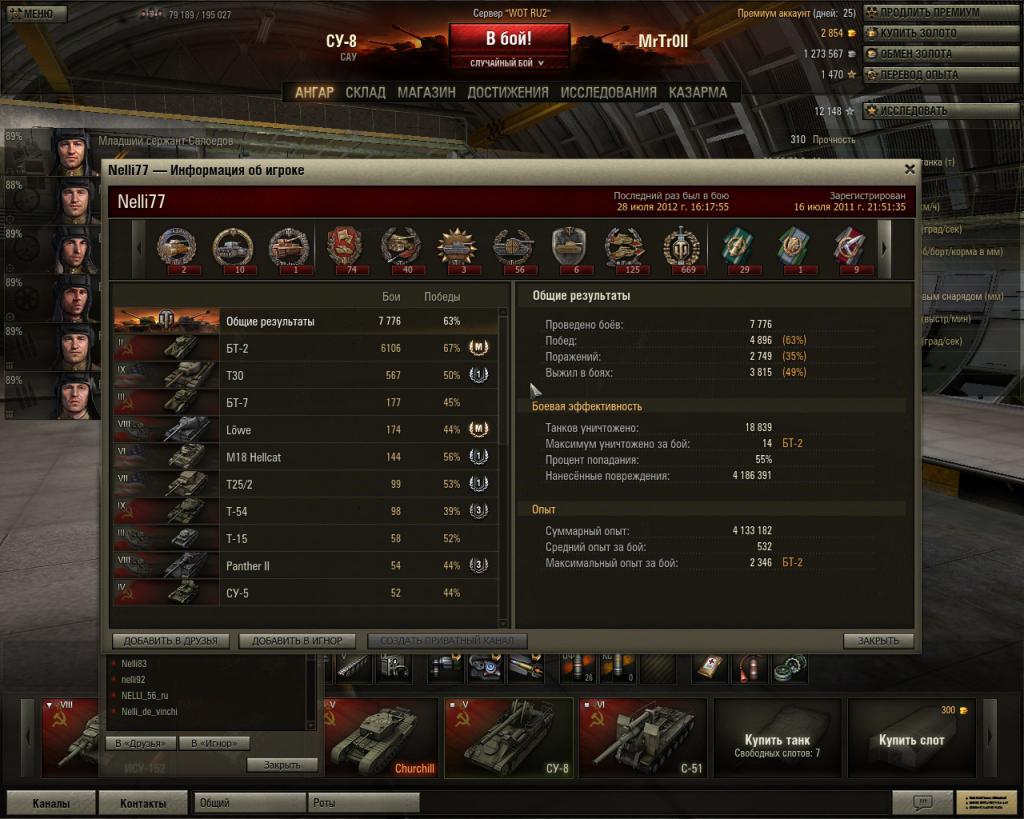The width and height of the screenshot is (1024, 819).
Task: Select the Löwe statistics row
Action: point(305,430)
